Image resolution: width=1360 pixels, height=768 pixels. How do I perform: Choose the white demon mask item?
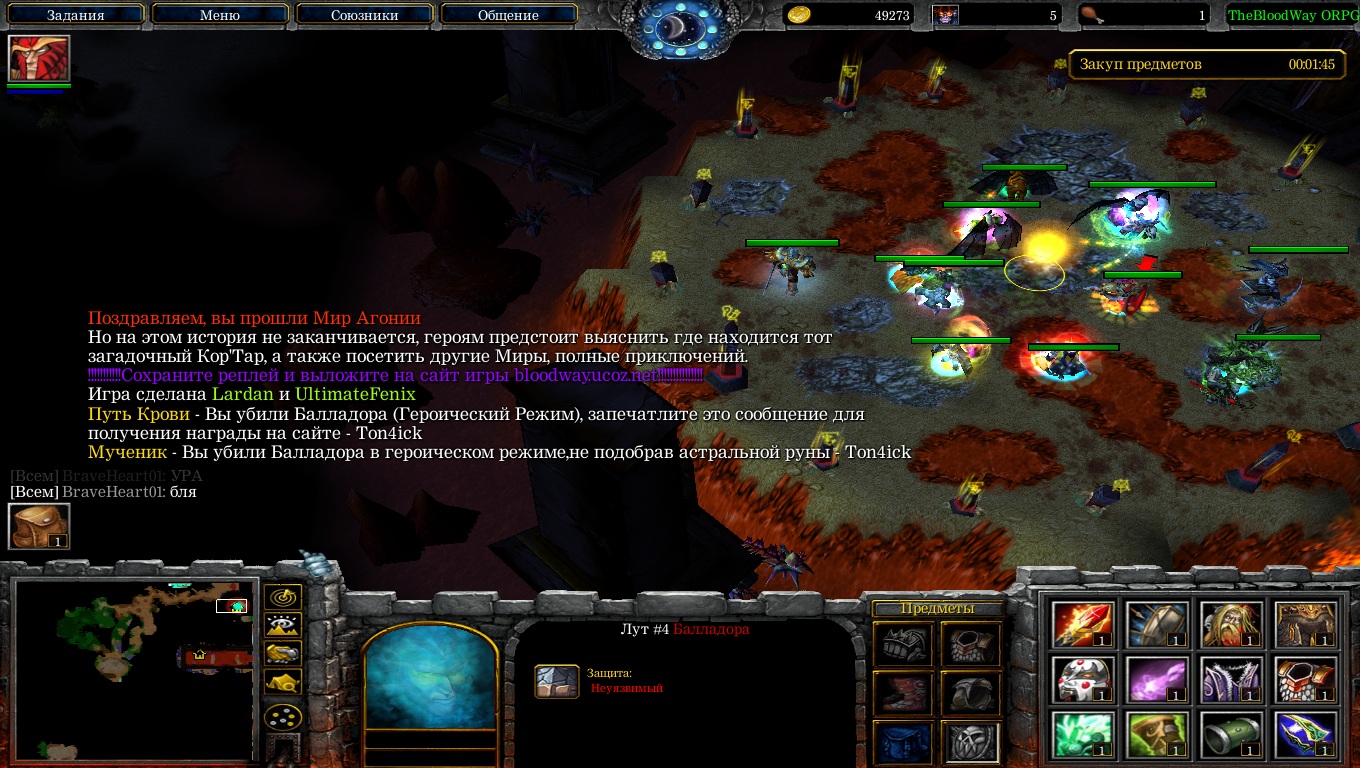tap(1083, 680)
